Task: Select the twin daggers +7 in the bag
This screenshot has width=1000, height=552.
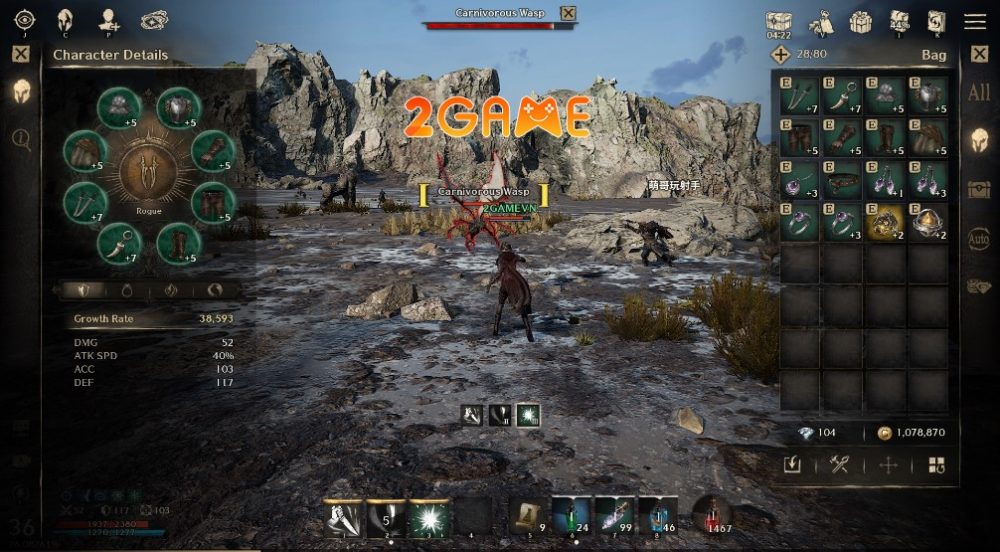Action: [799, 95]
